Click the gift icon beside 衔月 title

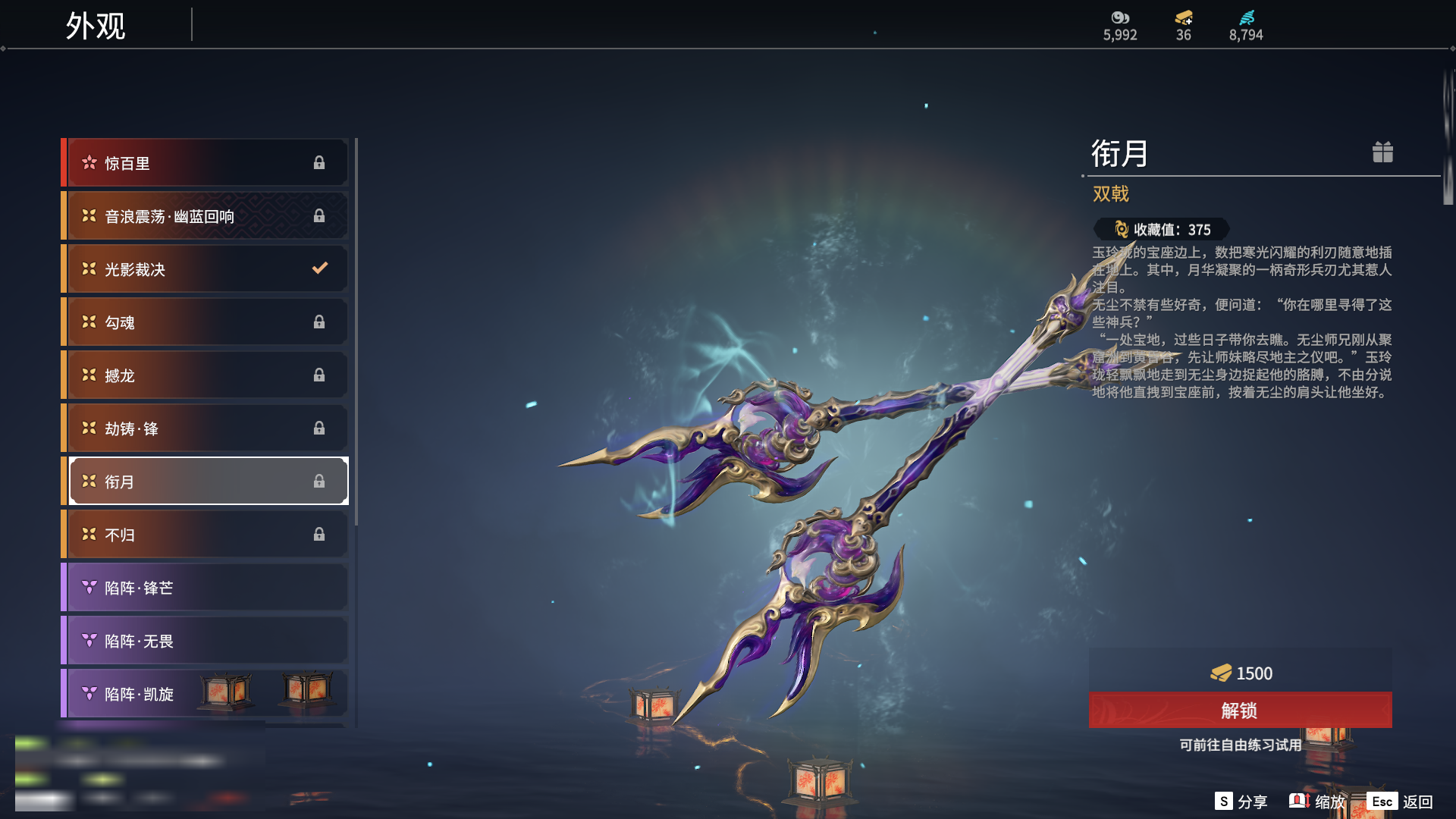point(1382,152)
